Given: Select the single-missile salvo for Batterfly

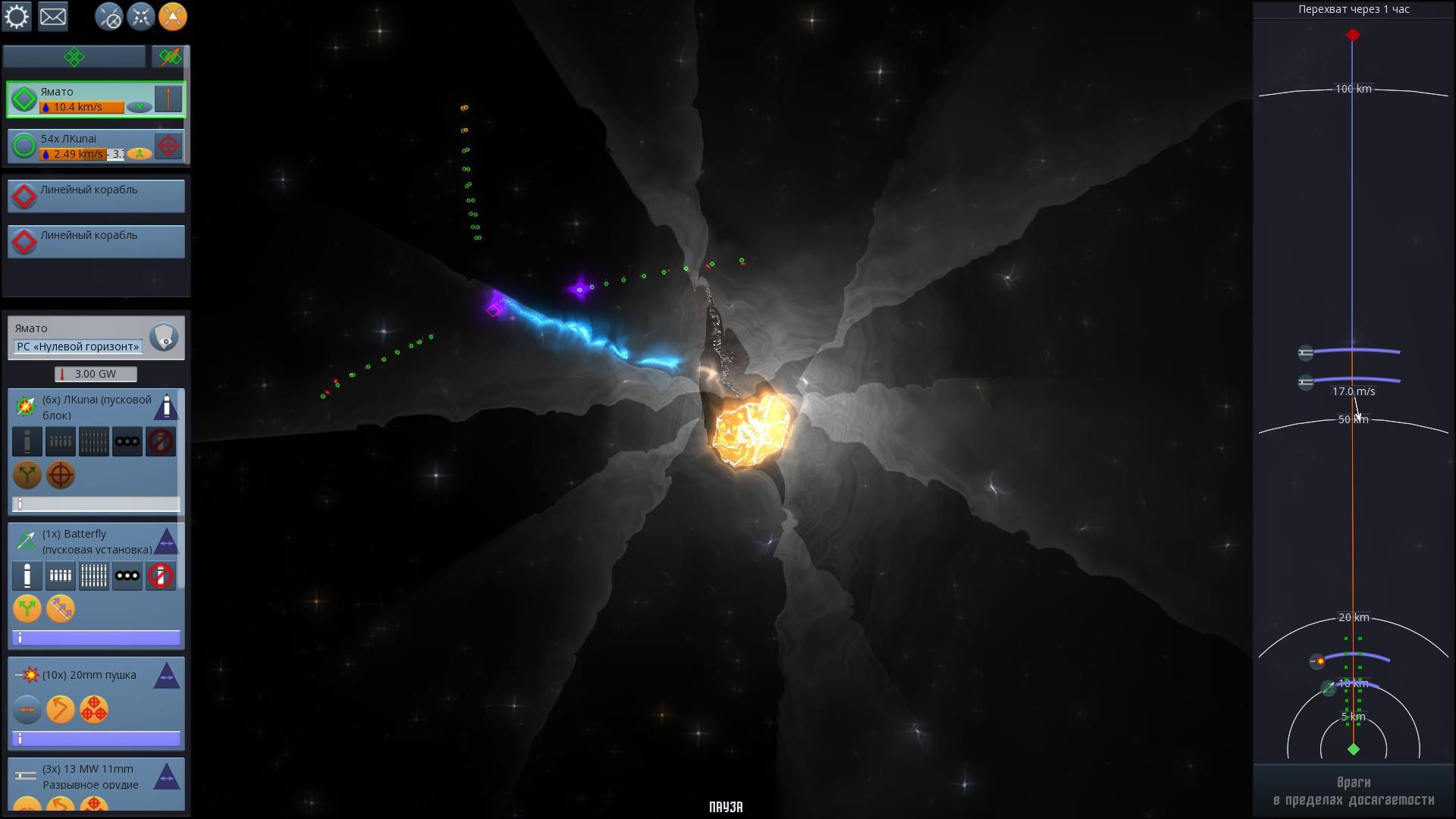Looking at the screenshot, I should [27, 576].
